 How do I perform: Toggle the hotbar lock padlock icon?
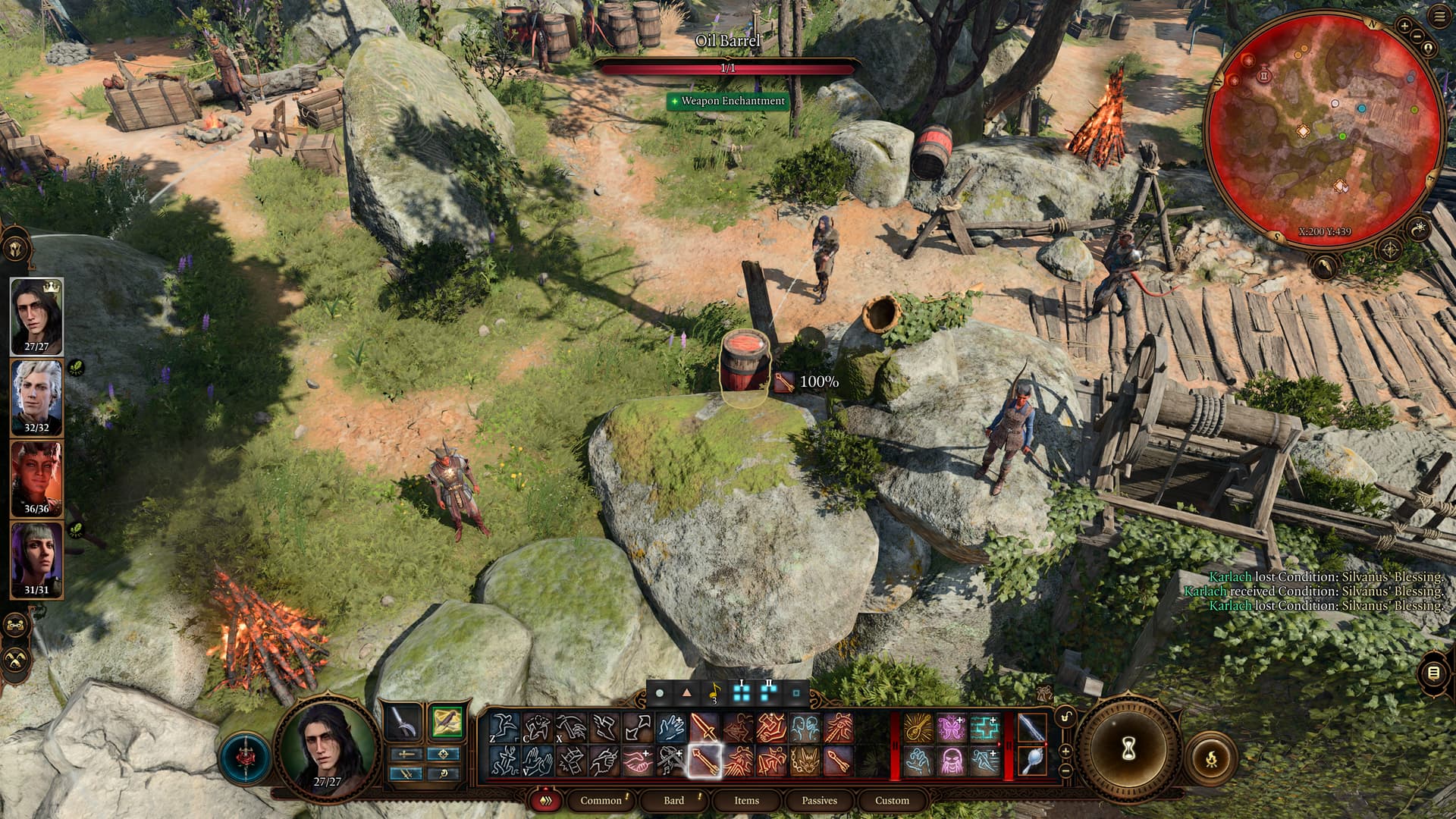click(1065, 717)
